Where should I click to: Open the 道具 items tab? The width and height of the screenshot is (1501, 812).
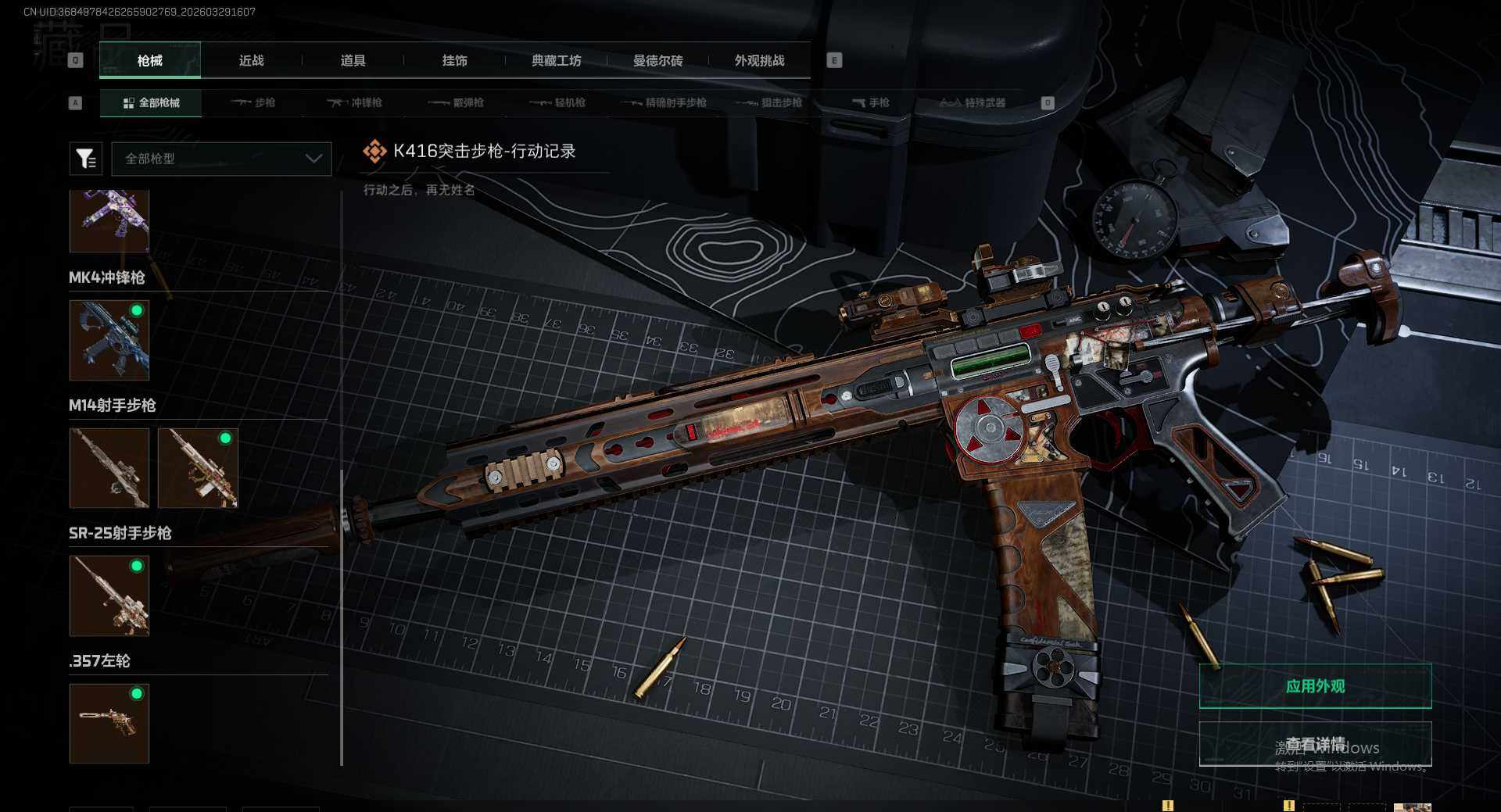click(353, 60)
